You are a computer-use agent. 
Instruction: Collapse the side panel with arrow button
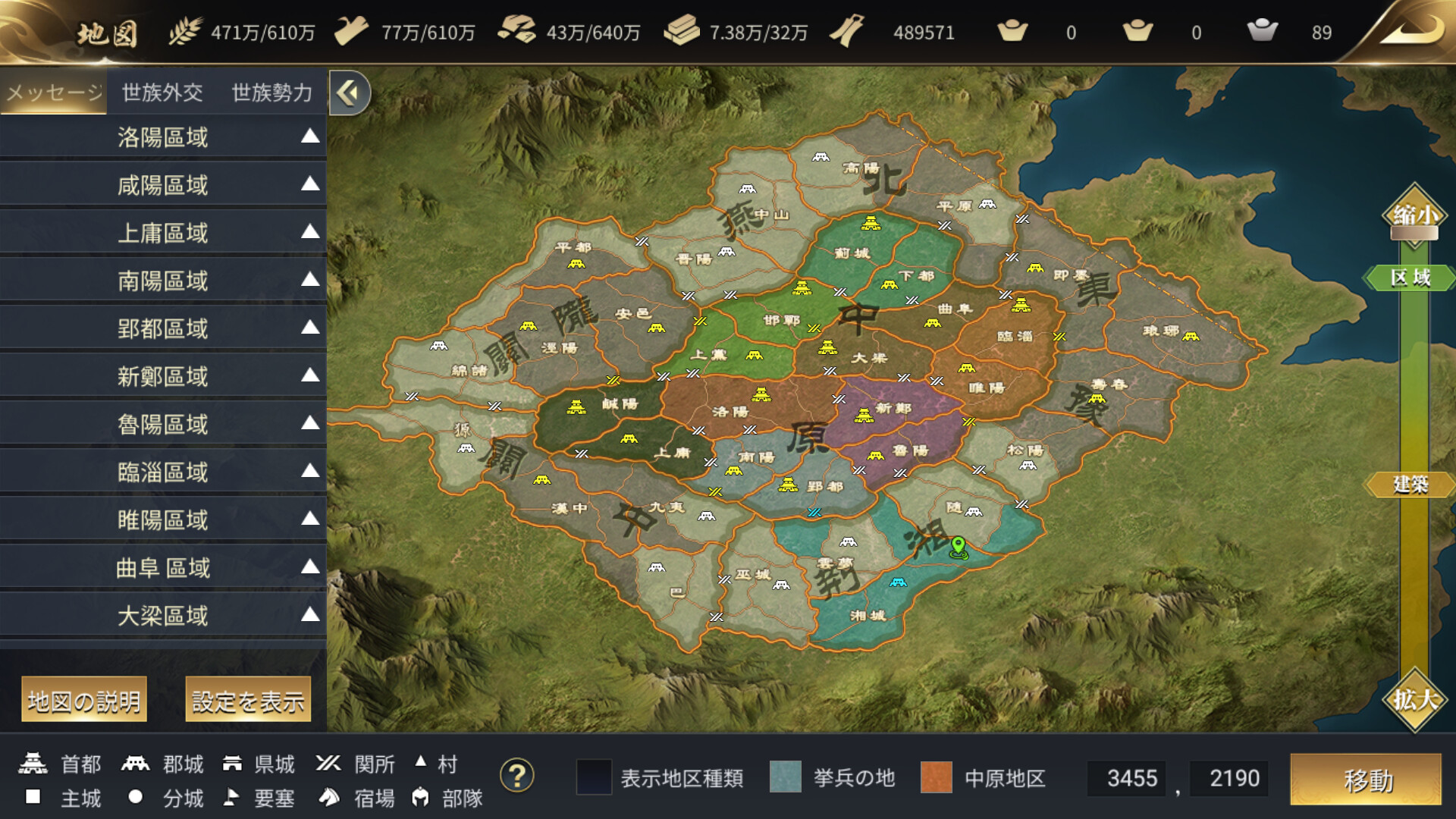(x=347, y=90)
